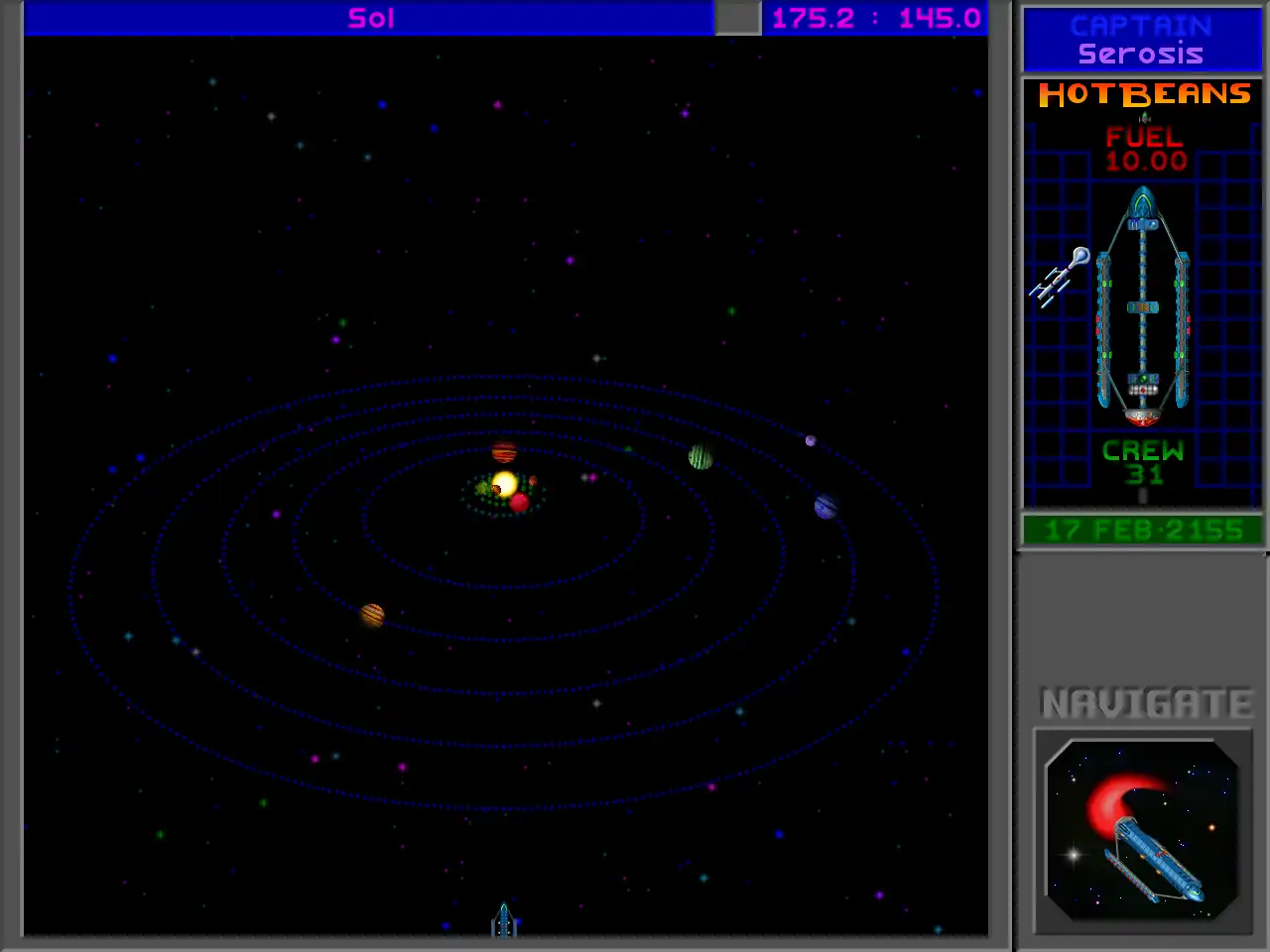Select the Navigate ship picture
Screen dimensions: 1270x952
point(1143,831)
